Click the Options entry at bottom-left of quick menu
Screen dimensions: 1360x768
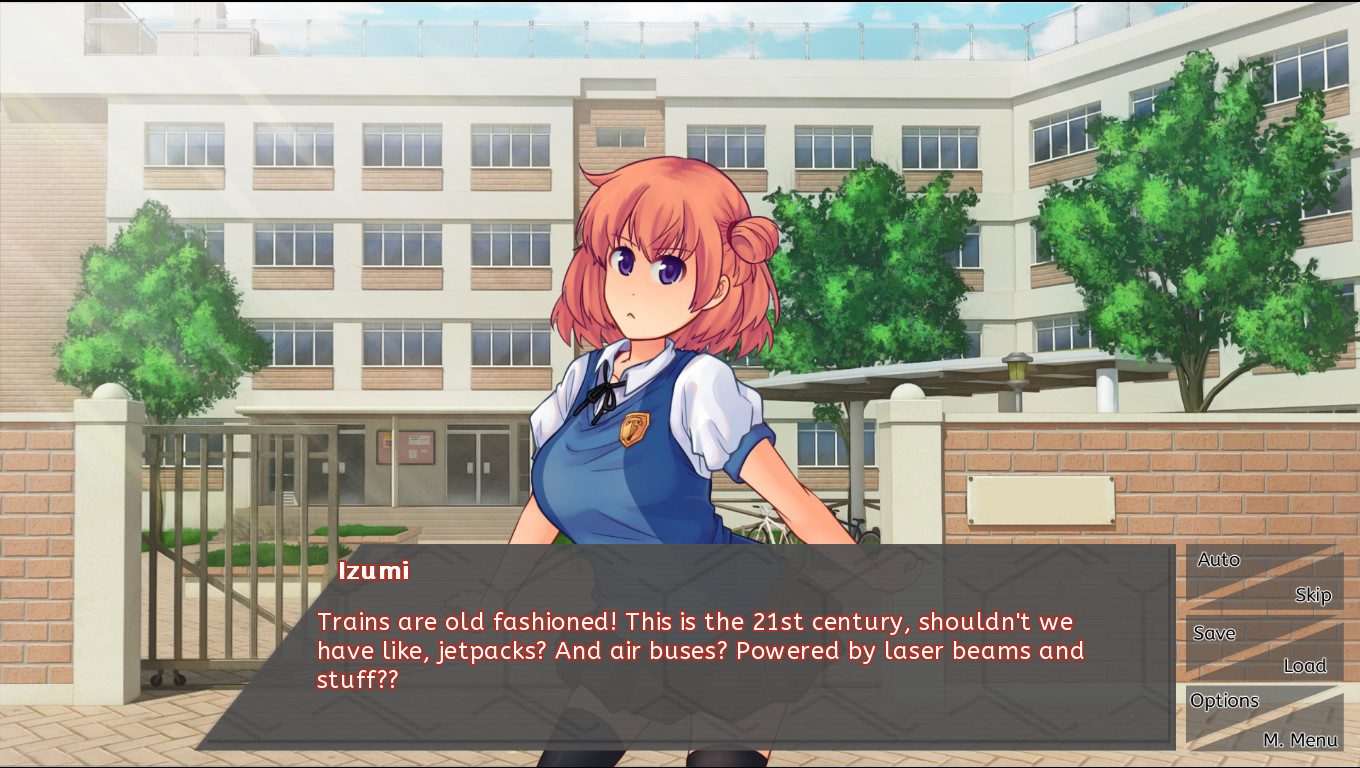click(x=1224, y=701)
